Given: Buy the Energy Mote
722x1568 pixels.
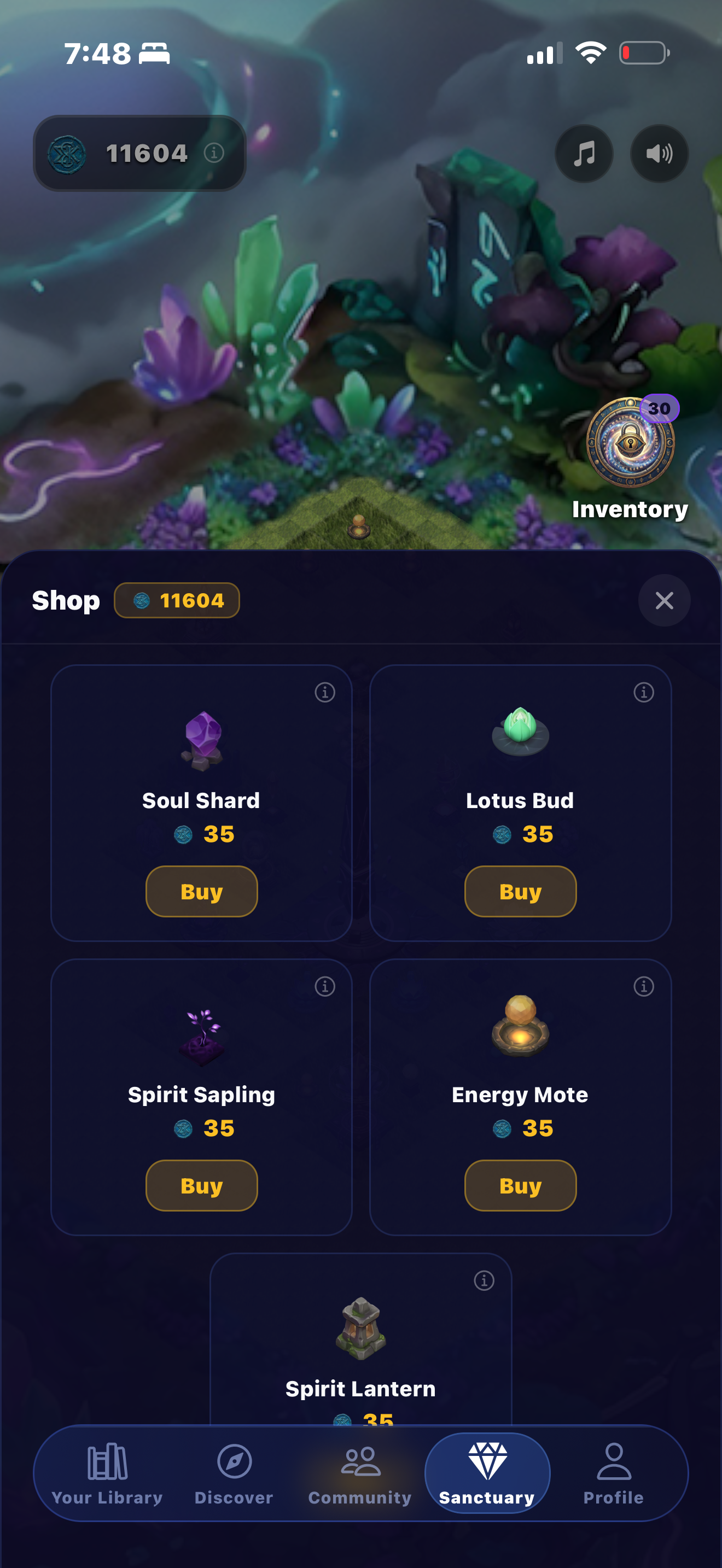Looking at the screenshot, I should [x=520, y=1185].
